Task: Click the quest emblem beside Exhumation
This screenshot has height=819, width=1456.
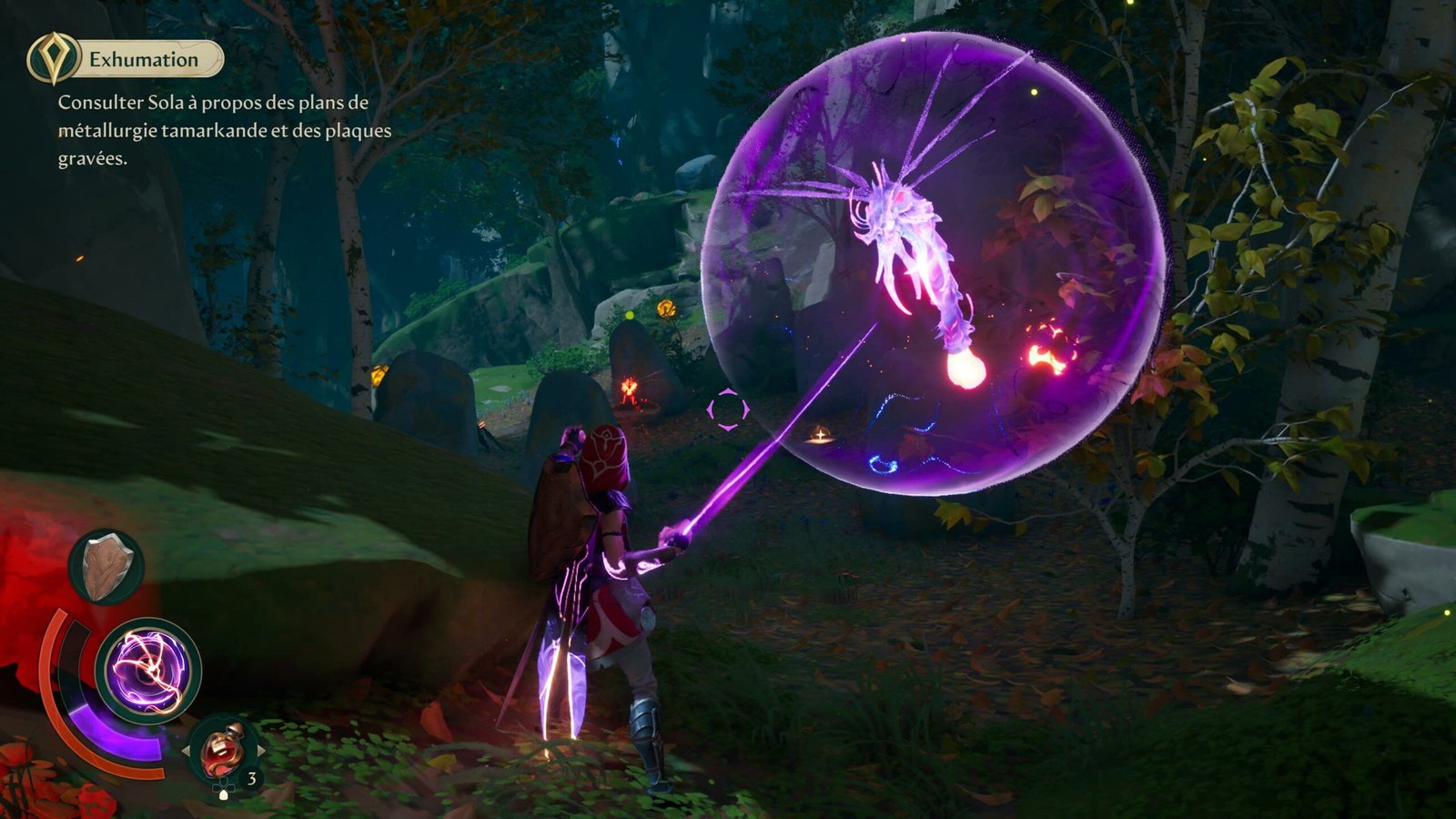Action: tap(51, 58)
